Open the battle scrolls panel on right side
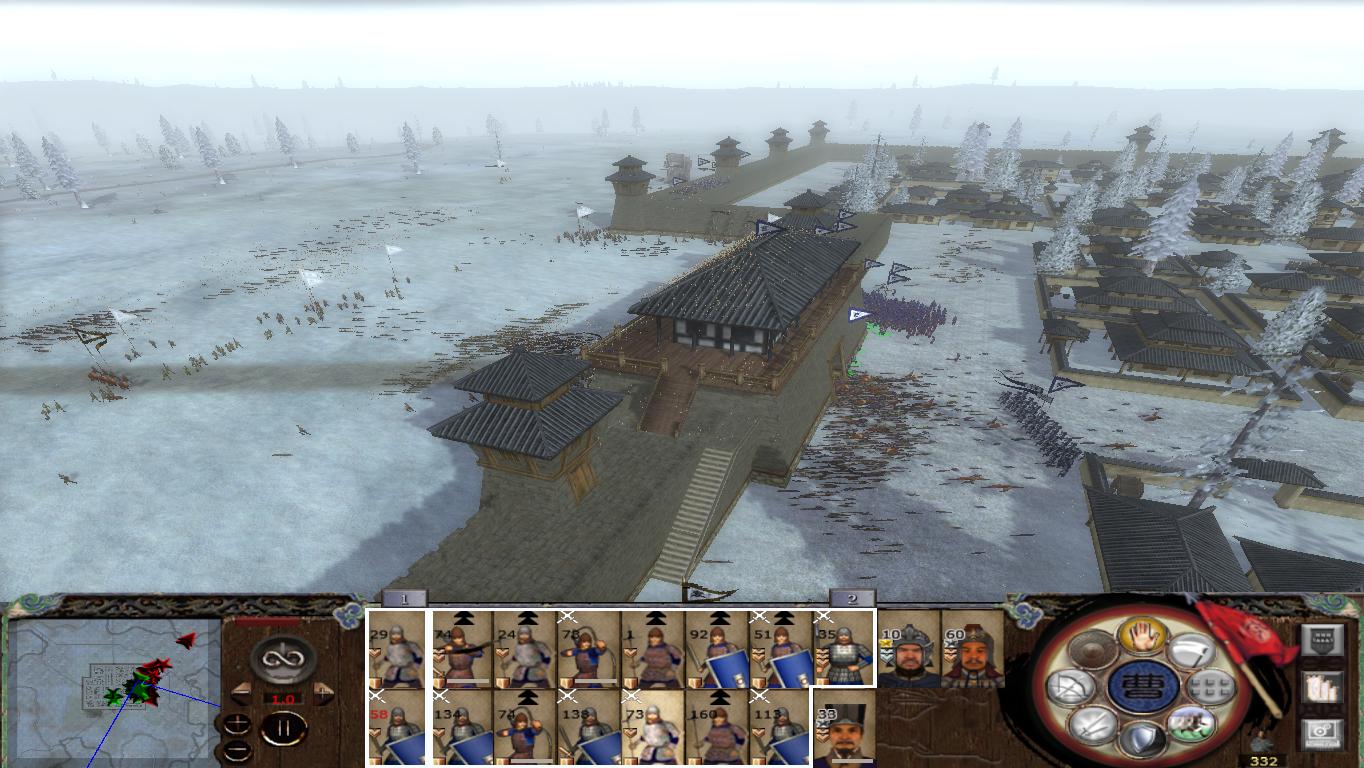Image resolution: width=1364 pixels, height=768 pixels. (1321, 688)
